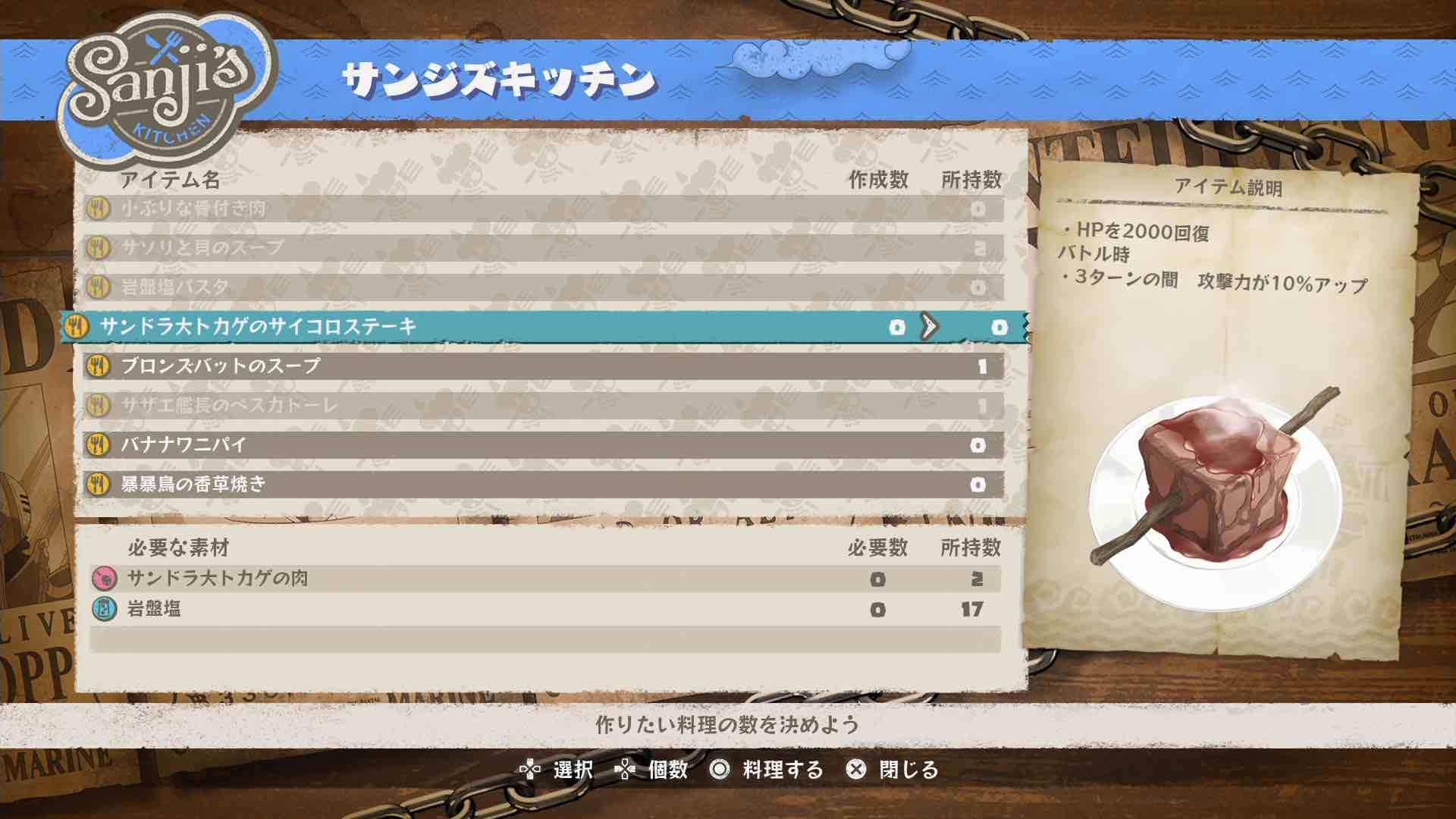
Task: Click the fork-and-knife icon beside バナナワニパイ
Action: [x=96, y=445]
